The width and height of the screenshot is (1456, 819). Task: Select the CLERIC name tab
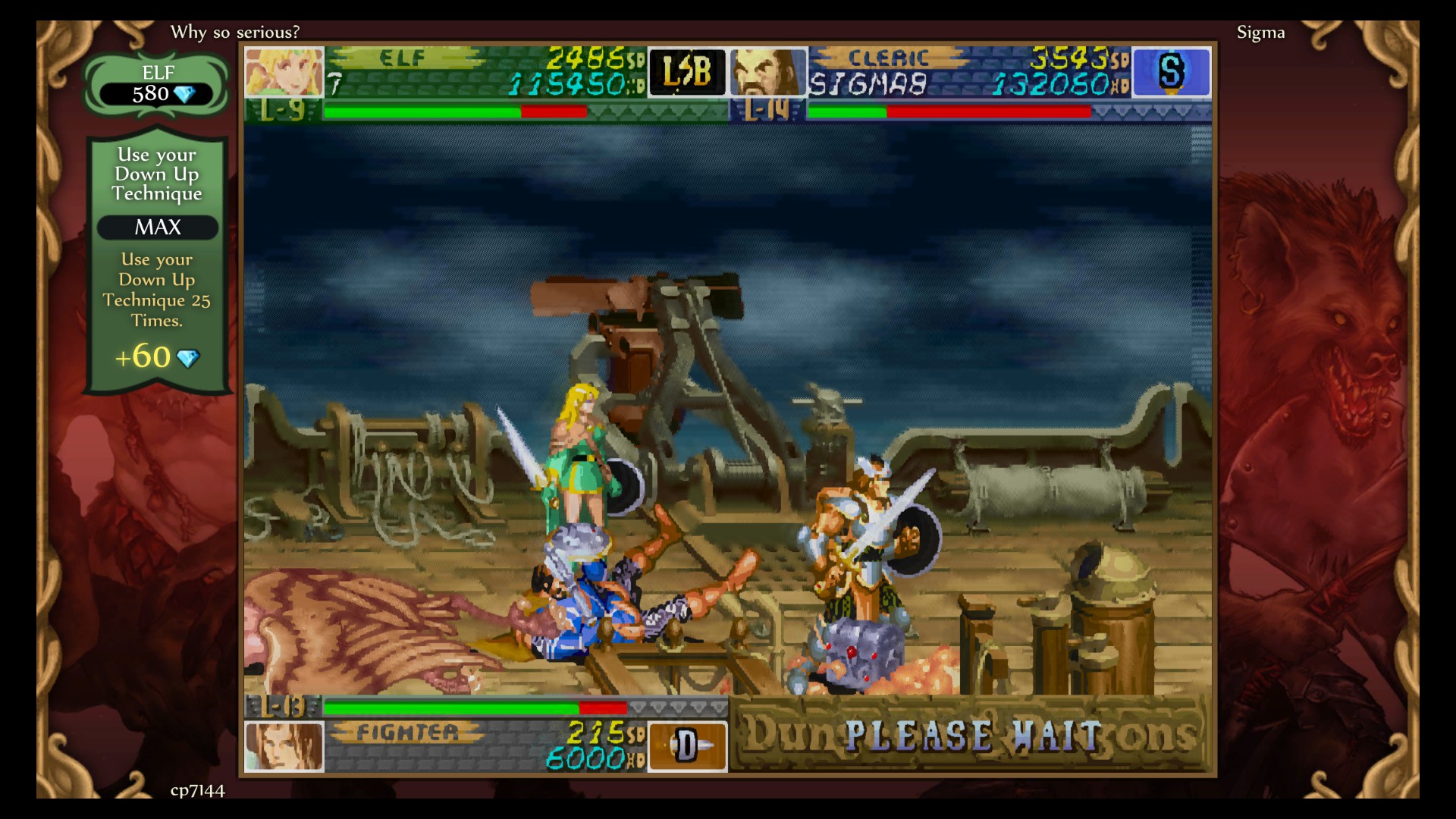pyautogui.click(x=888, y=57)
